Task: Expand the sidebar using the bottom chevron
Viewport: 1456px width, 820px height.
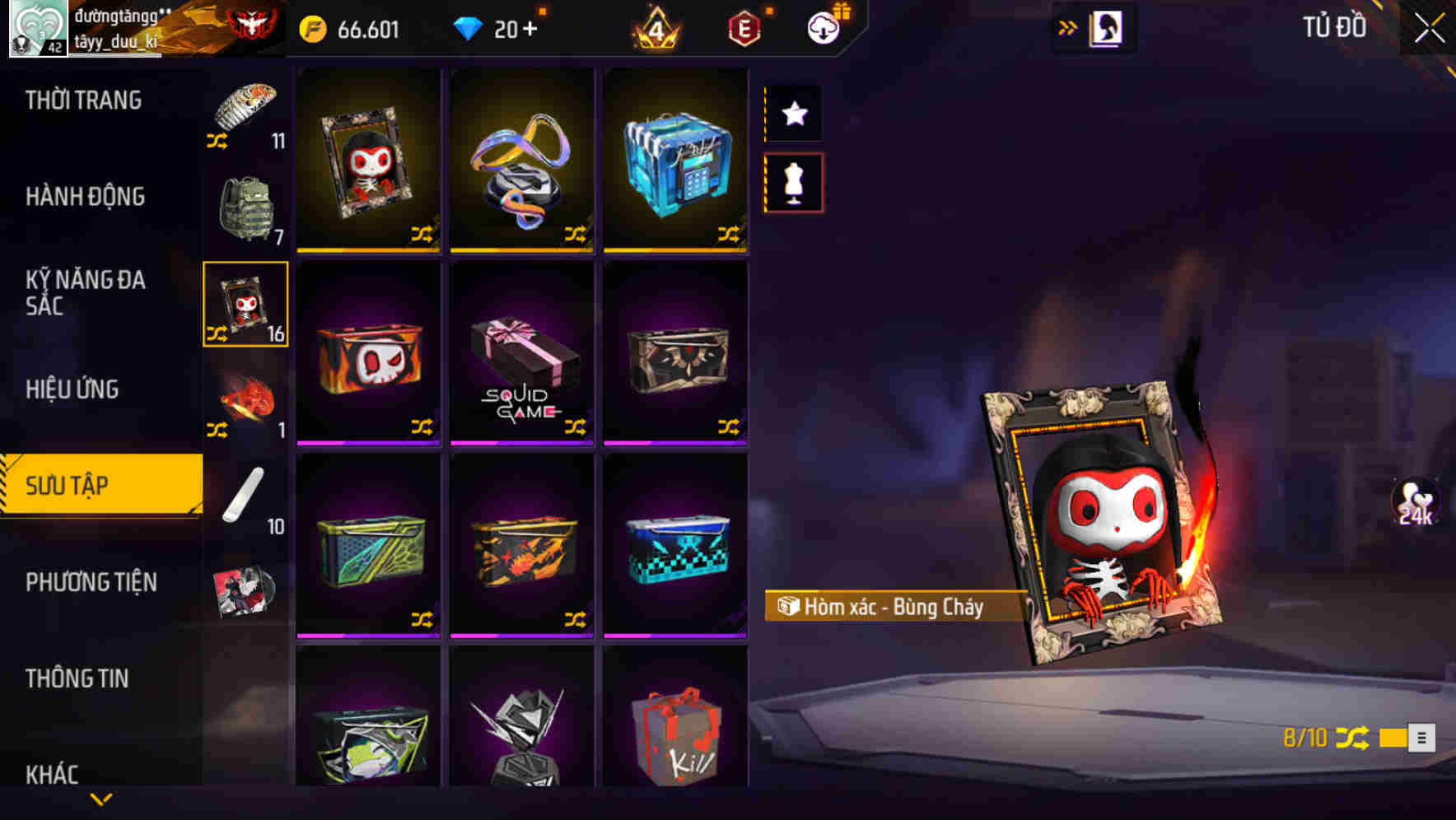Action: 101,800
